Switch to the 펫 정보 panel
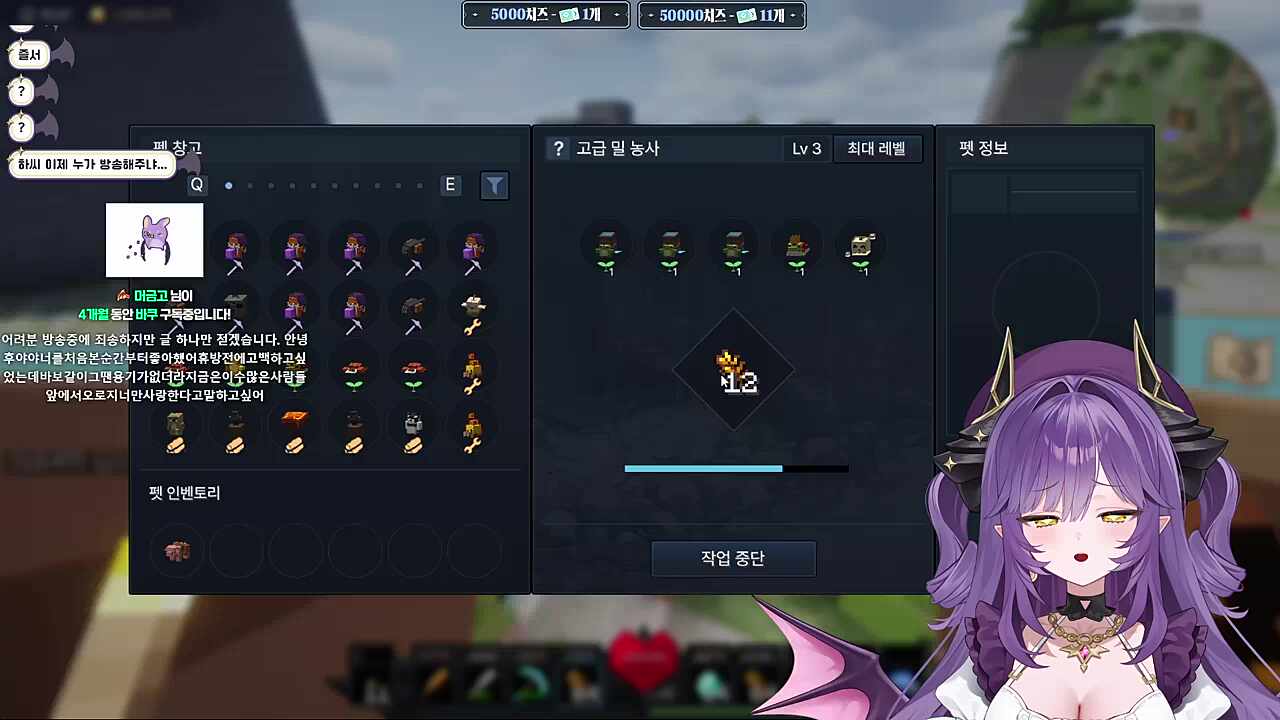1280x720 pixels. click(985, 148)
